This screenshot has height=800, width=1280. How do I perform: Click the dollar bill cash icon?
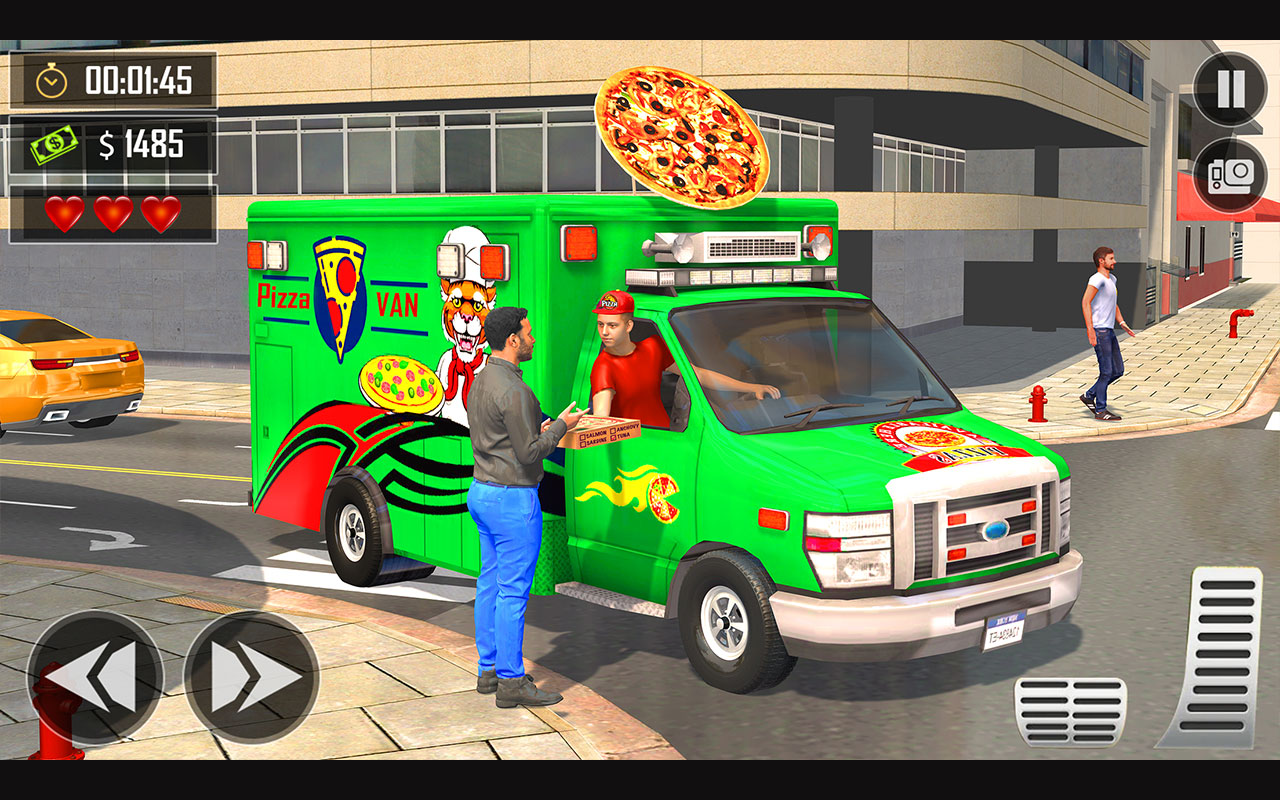tap(56, 144)
